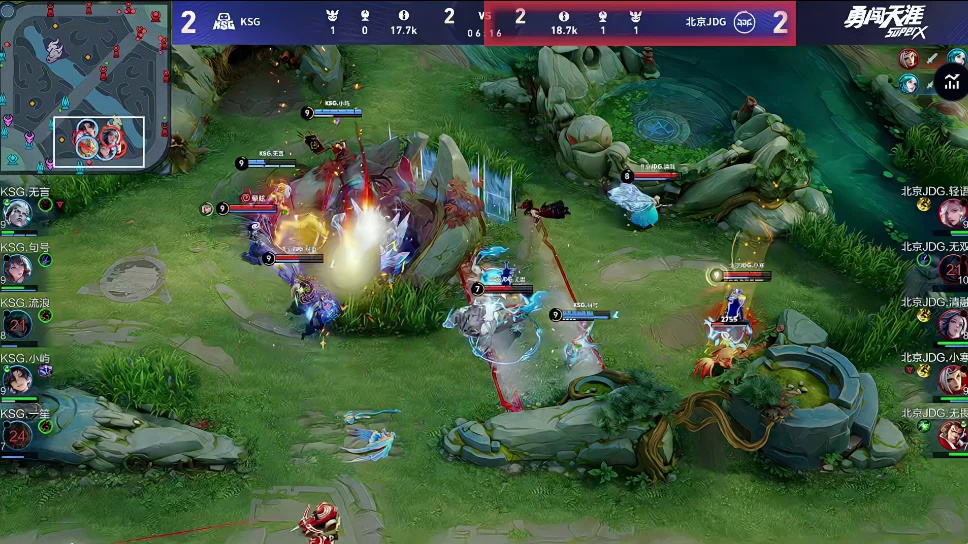The width and height of the screenshot is (968, 544).
Task: Select KSG.小屿 player portrait
Action: point(17,381)
